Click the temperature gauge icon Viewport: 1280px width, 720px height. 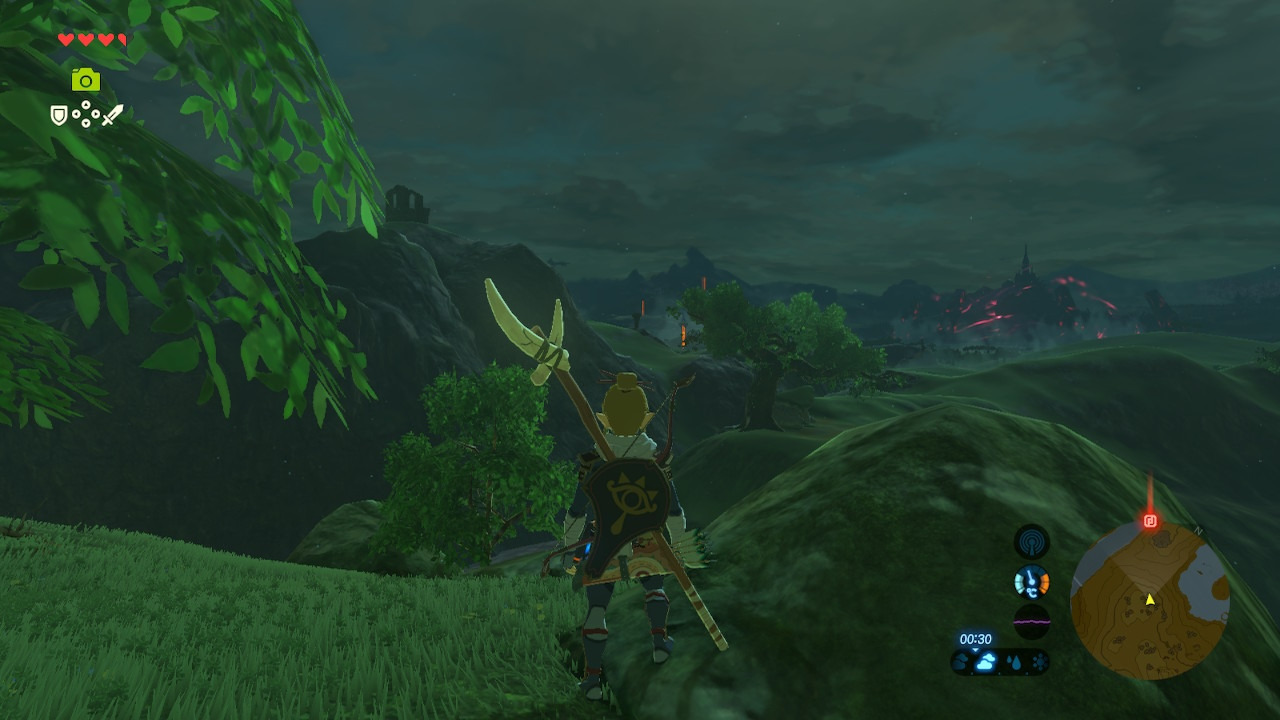[x=1032, y=581]
